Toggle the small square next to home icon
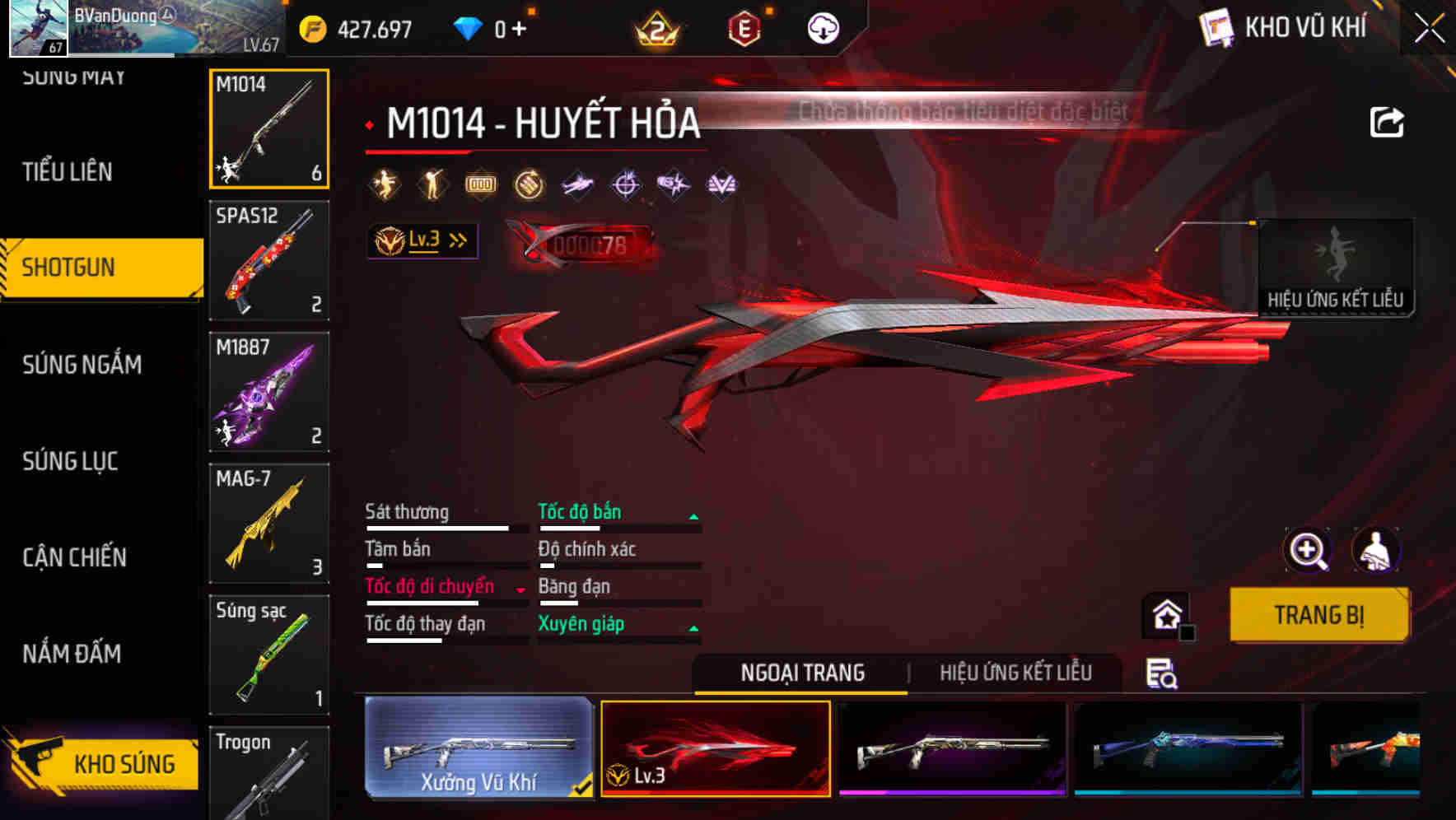This screenshot has width=1456, height=820. (1188, 632)
